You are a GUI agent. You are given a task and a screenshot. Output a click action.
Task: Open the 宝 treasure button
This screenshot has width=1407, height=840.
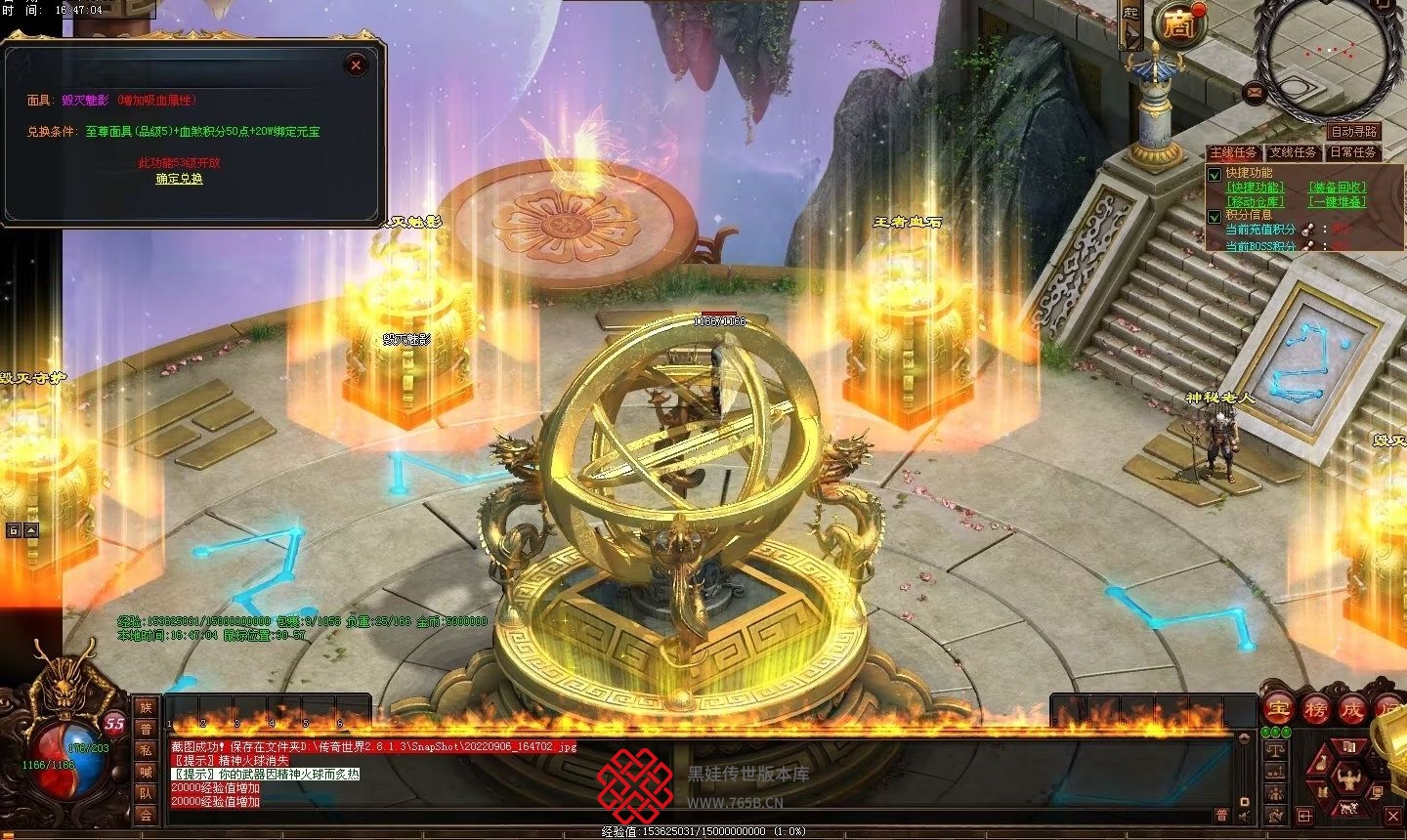(1278, 708)
